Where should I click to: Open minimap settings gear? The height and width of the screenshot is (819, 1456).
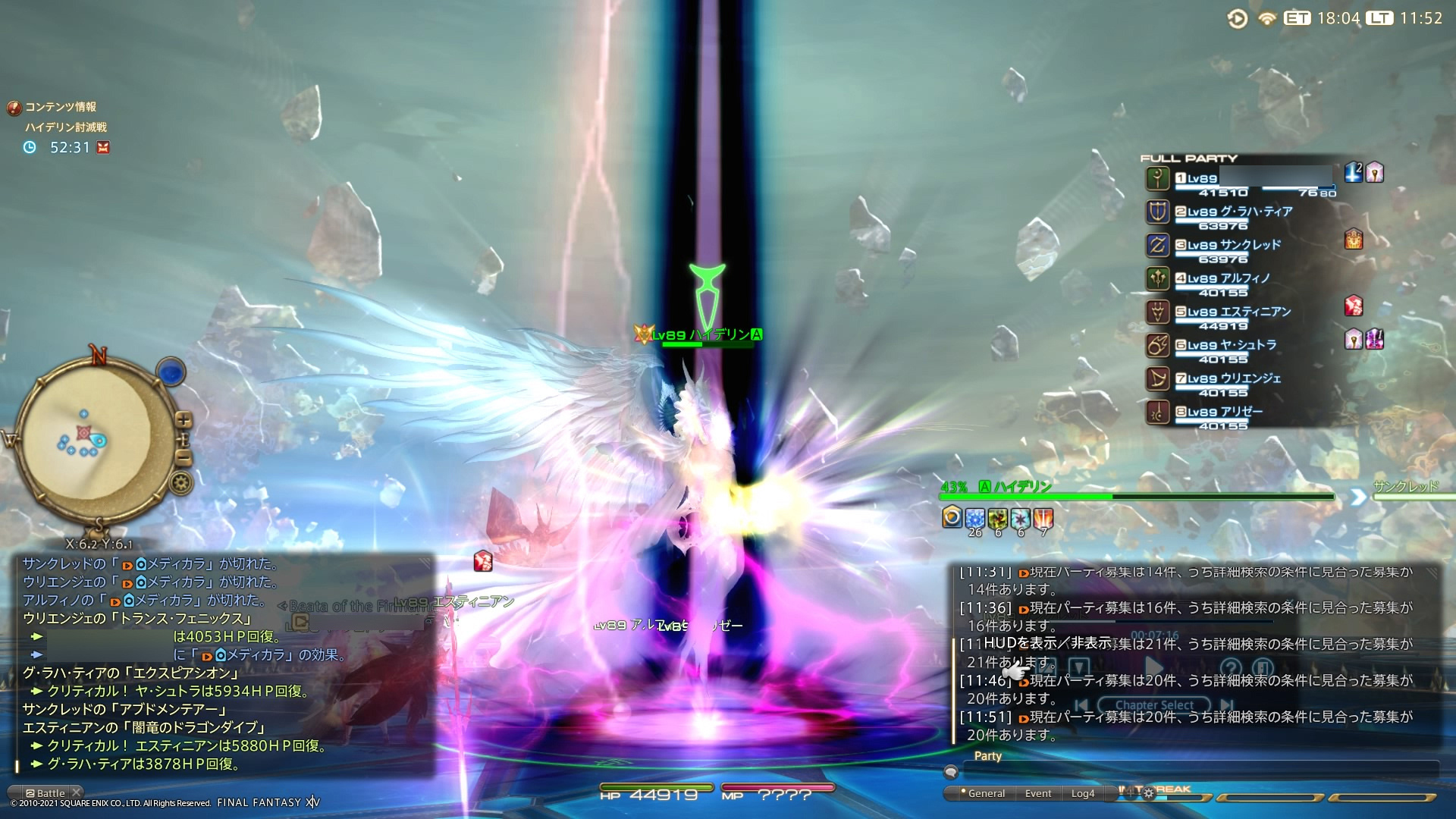180,483
